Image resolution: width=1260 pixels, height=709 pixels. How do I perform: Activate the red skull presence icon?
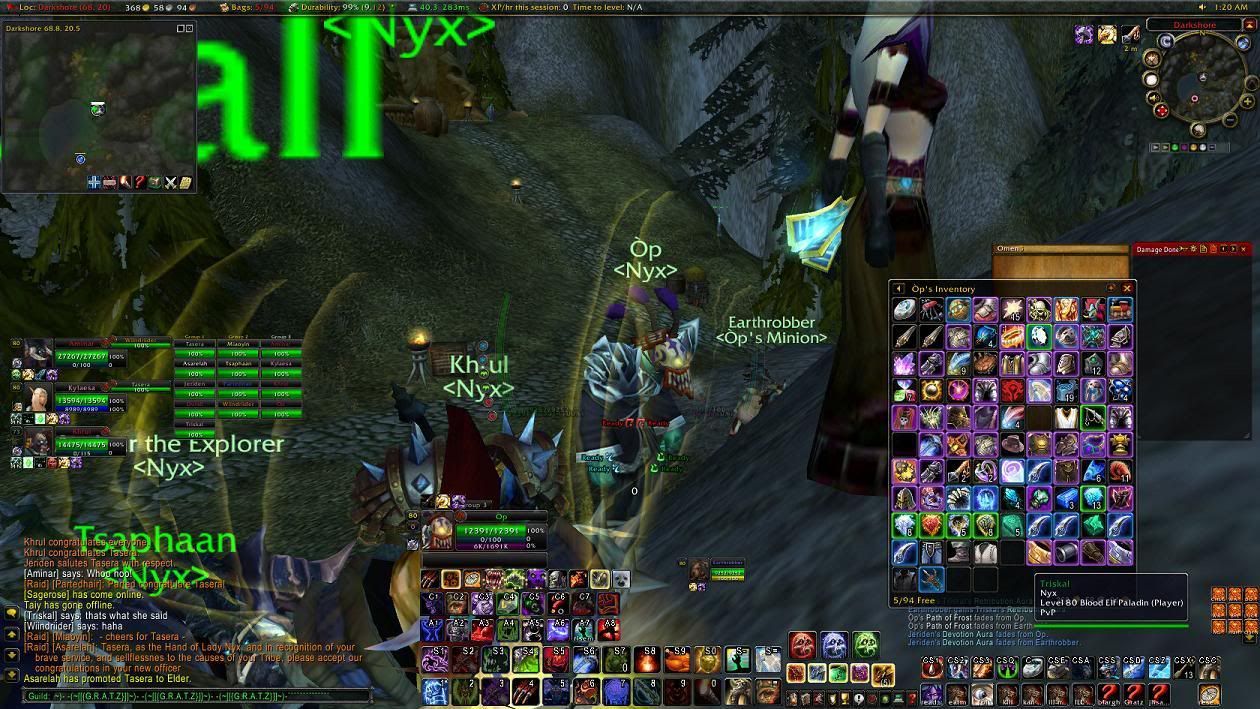click(802, 645)
